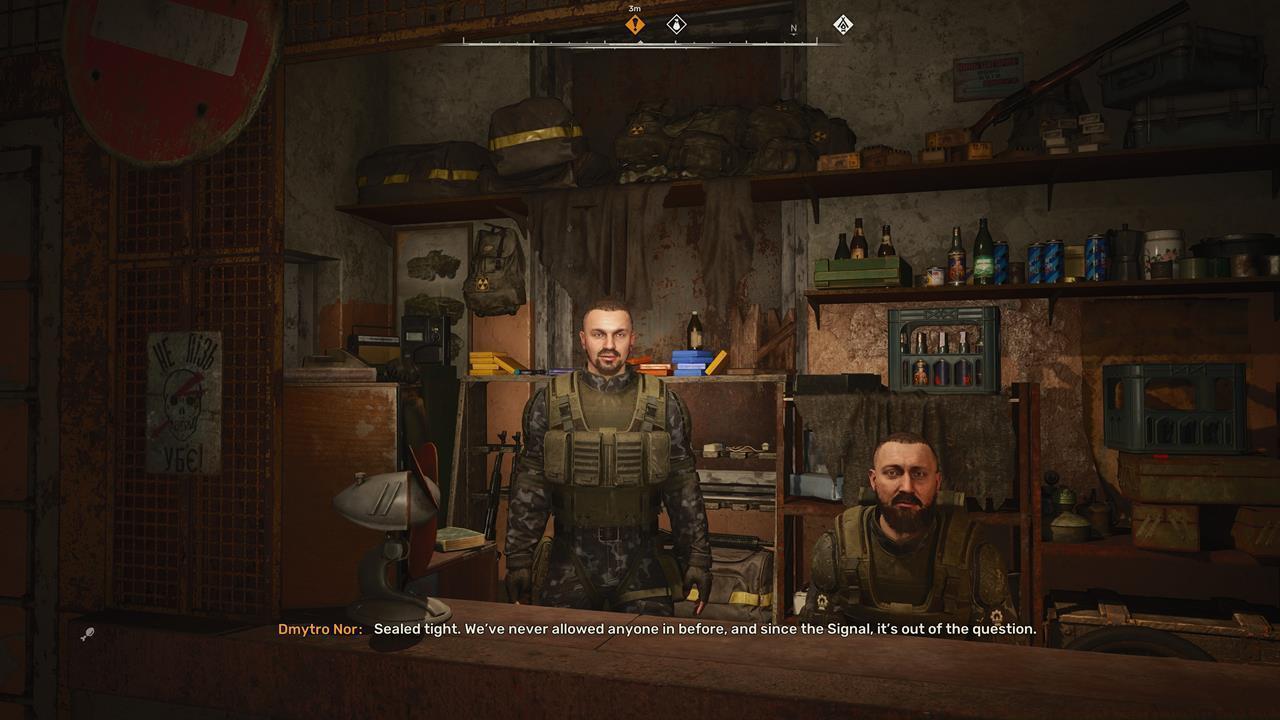Click the North indicator on the compass
The height and width of the screenshot is (720, 1280).
point(793,29)
